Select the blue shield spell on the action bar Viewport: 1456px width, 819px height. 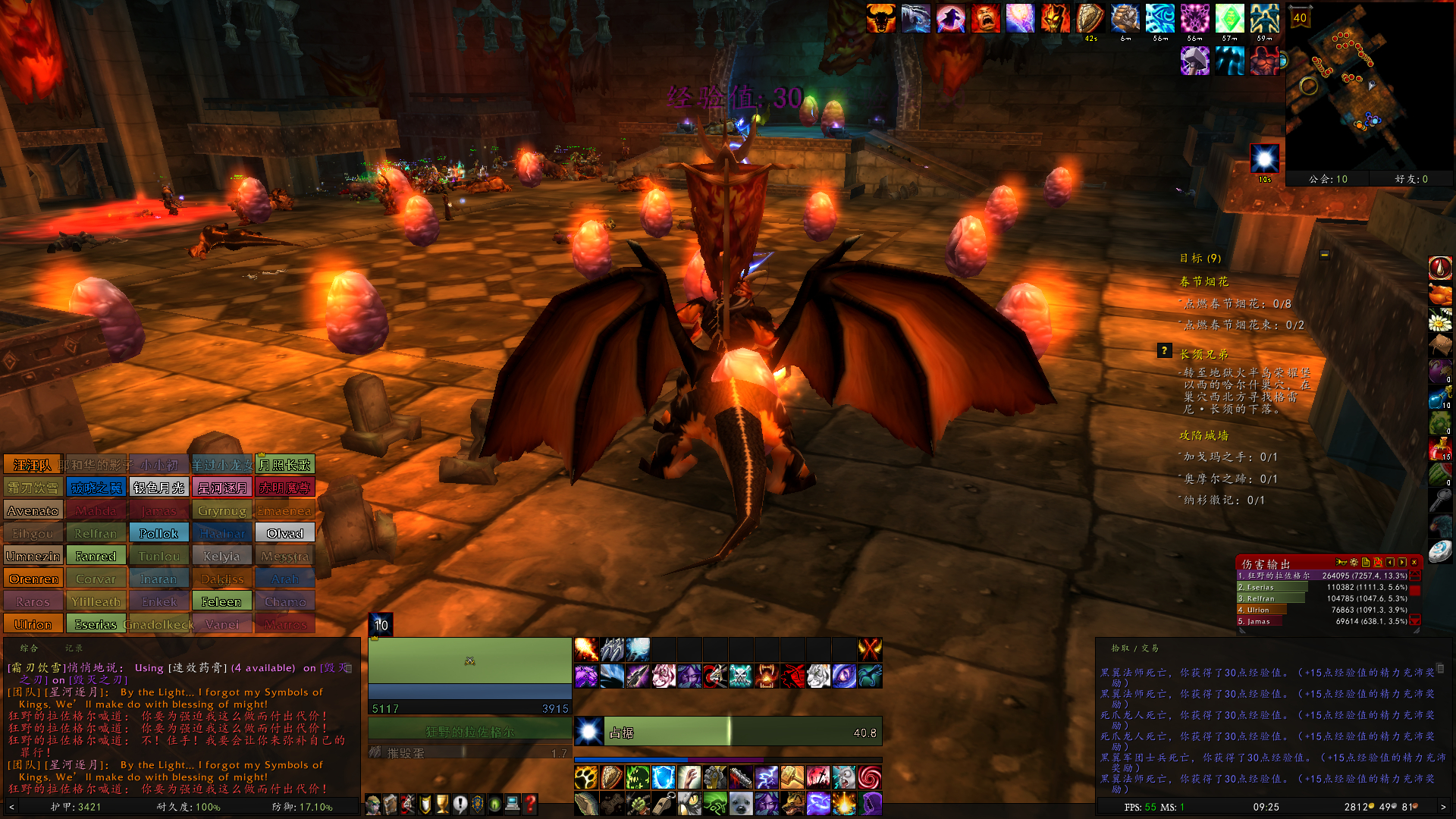pyautogui.click(x=662, y=777)
